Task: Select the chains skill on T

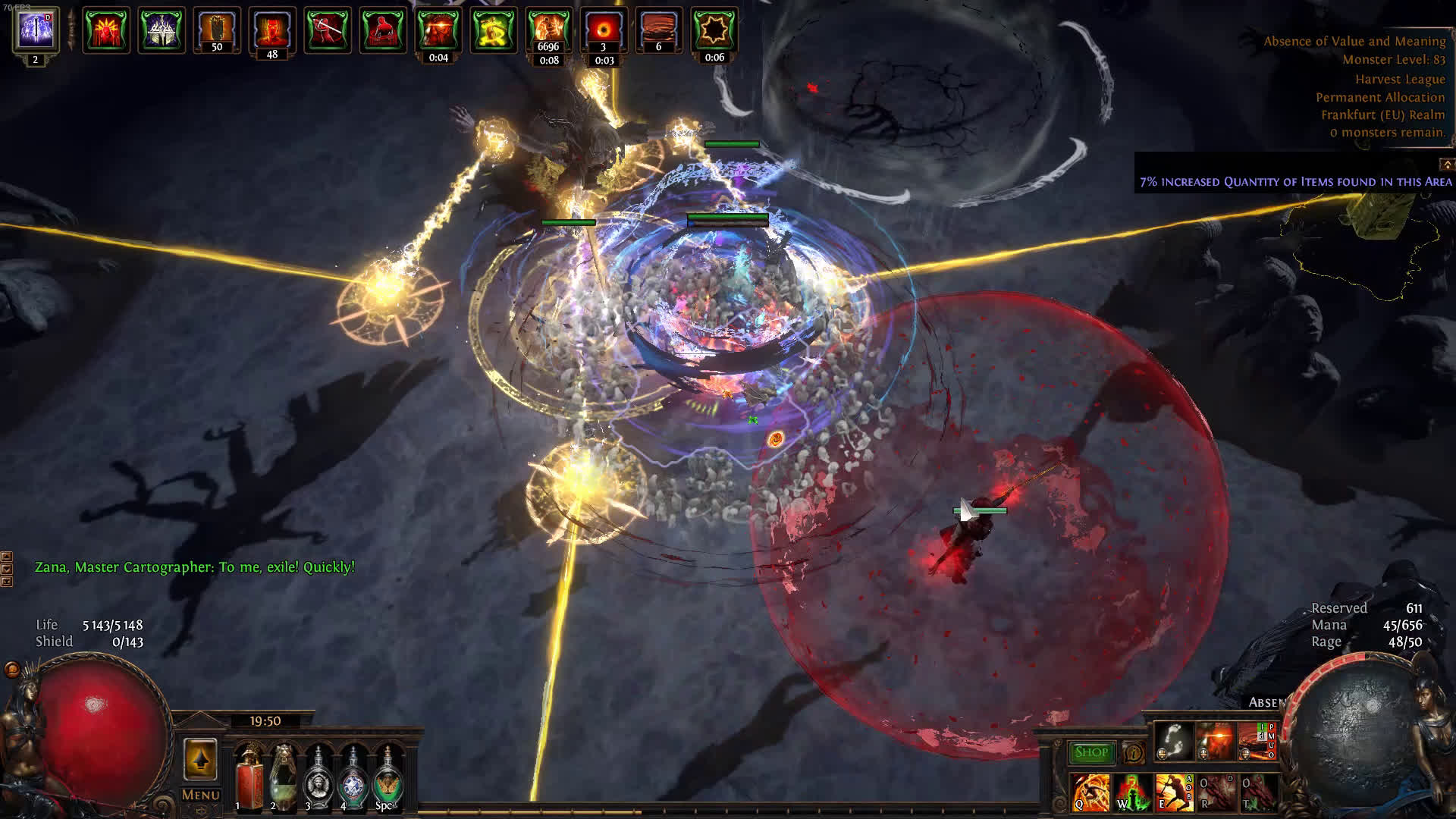Action: pyautogui.click(x=1257, y=792)
